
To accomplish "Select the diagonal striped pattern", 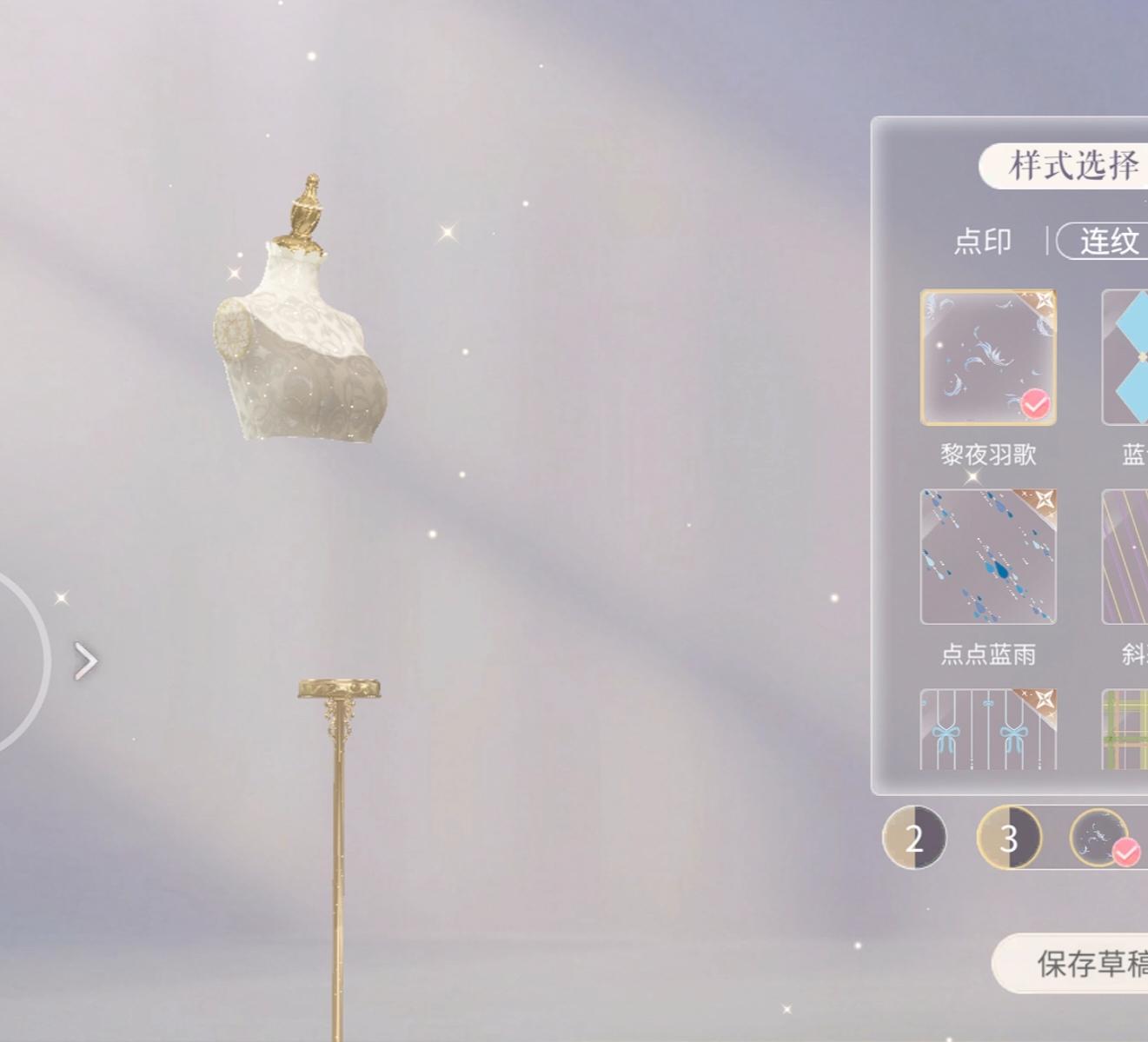I will [x=1125, y=557].
